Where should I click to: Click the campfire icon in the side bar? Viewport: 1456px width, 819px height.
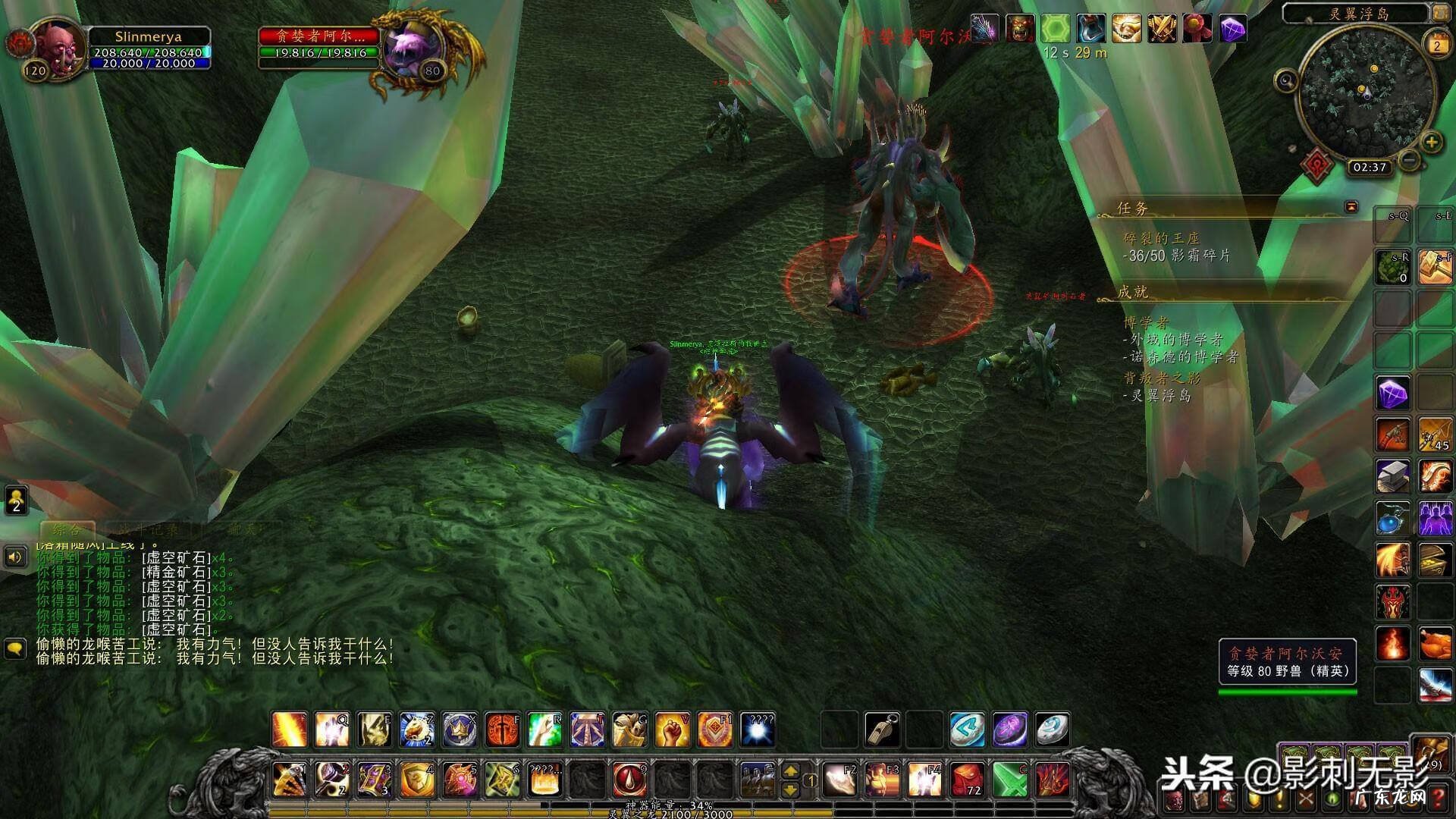(1393, 643)
